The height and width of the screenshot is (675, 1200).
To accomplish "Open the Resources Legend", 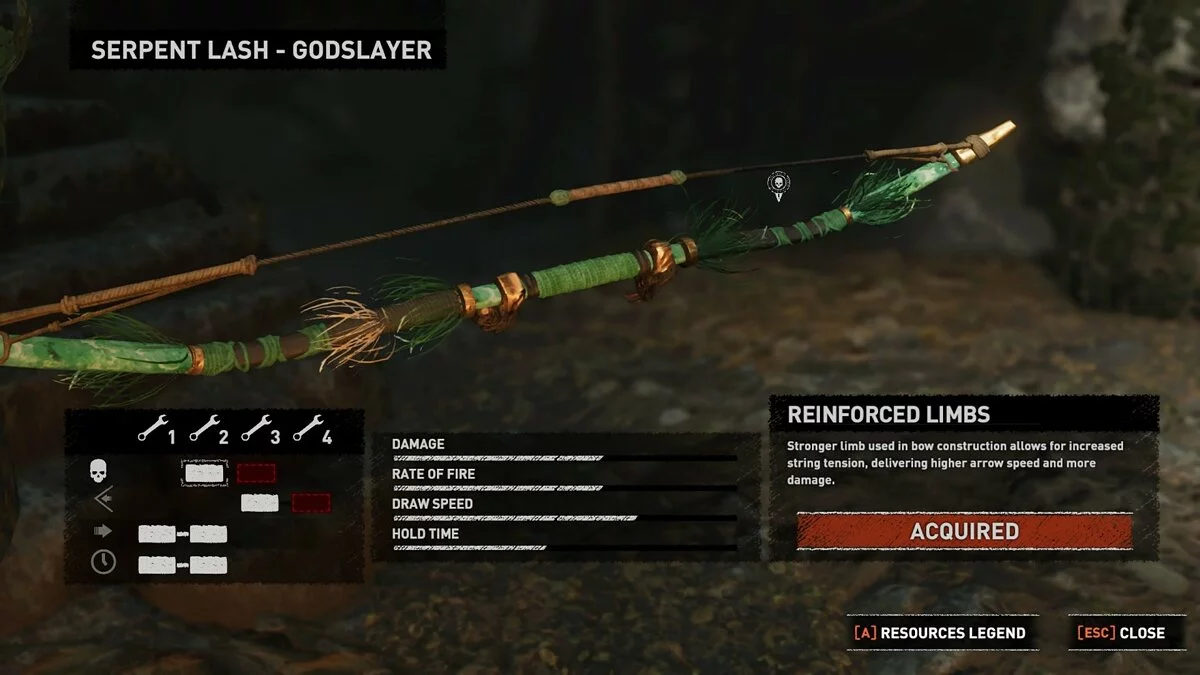I will tap(940, 633).
